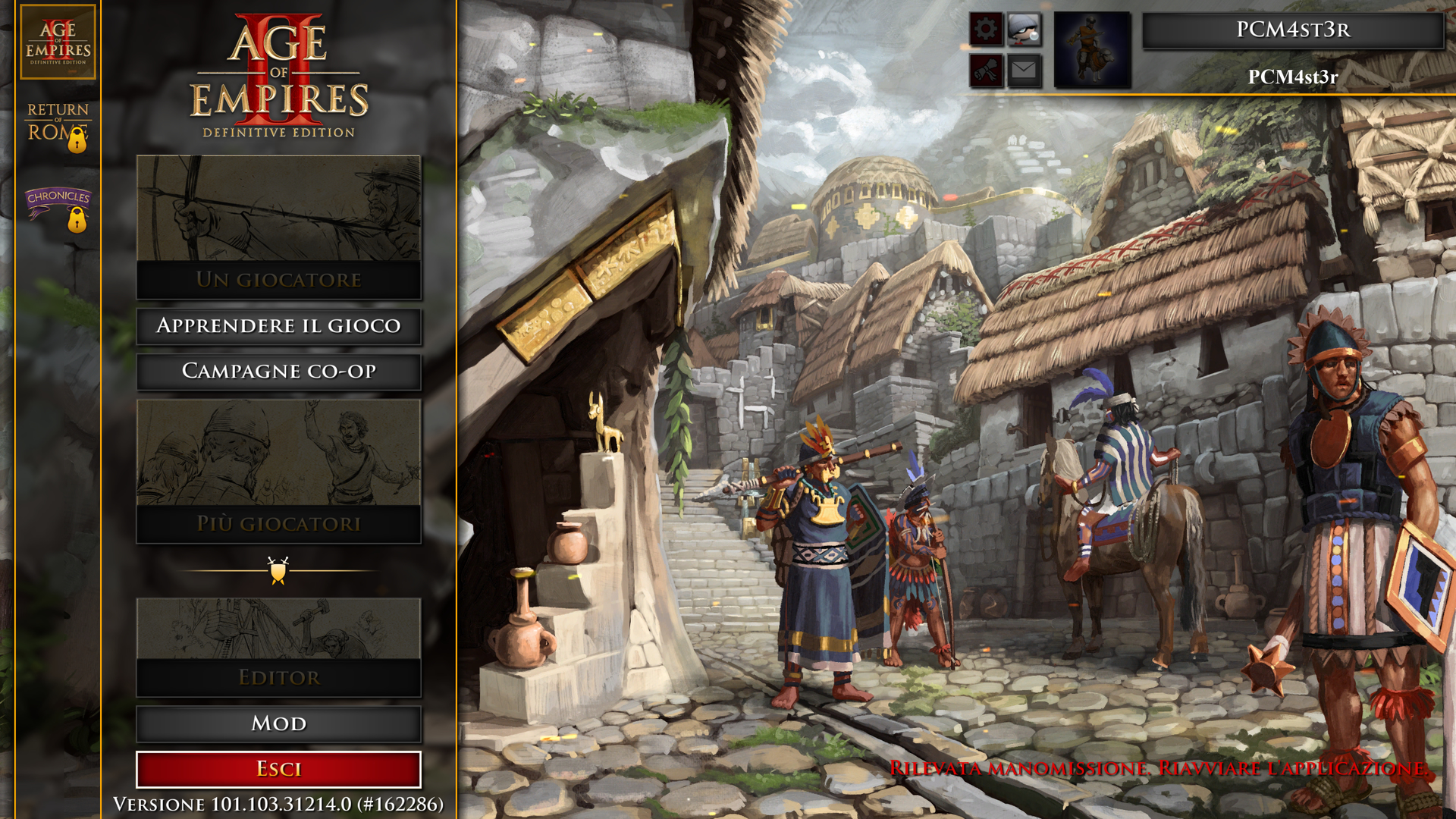Choose the Più Giocatori multiplayer tile

[x=278, y=471]
